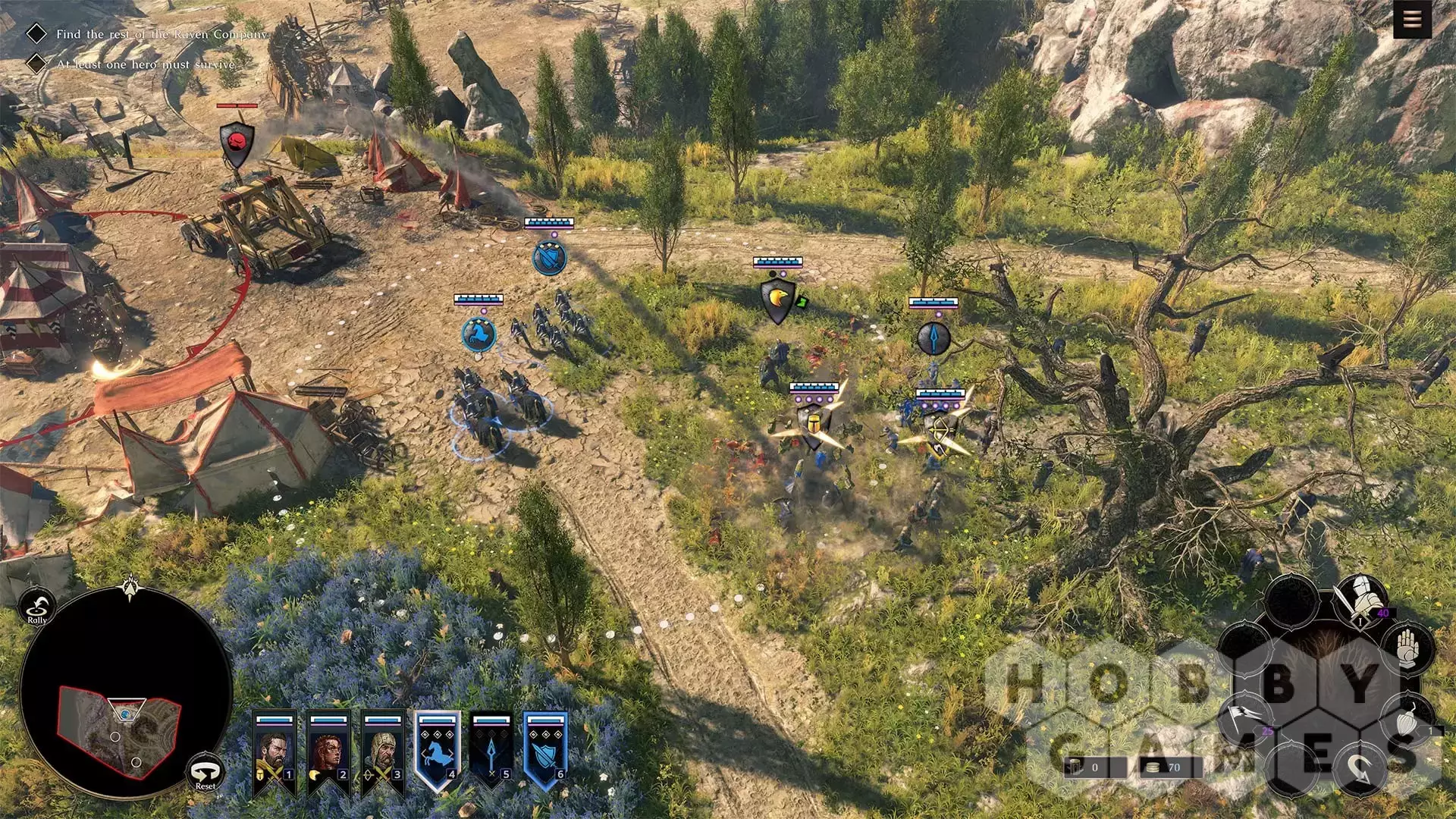The image size is (1456, 819).
Task: Reset the camera with the Reset button
Action: point(205,773)
